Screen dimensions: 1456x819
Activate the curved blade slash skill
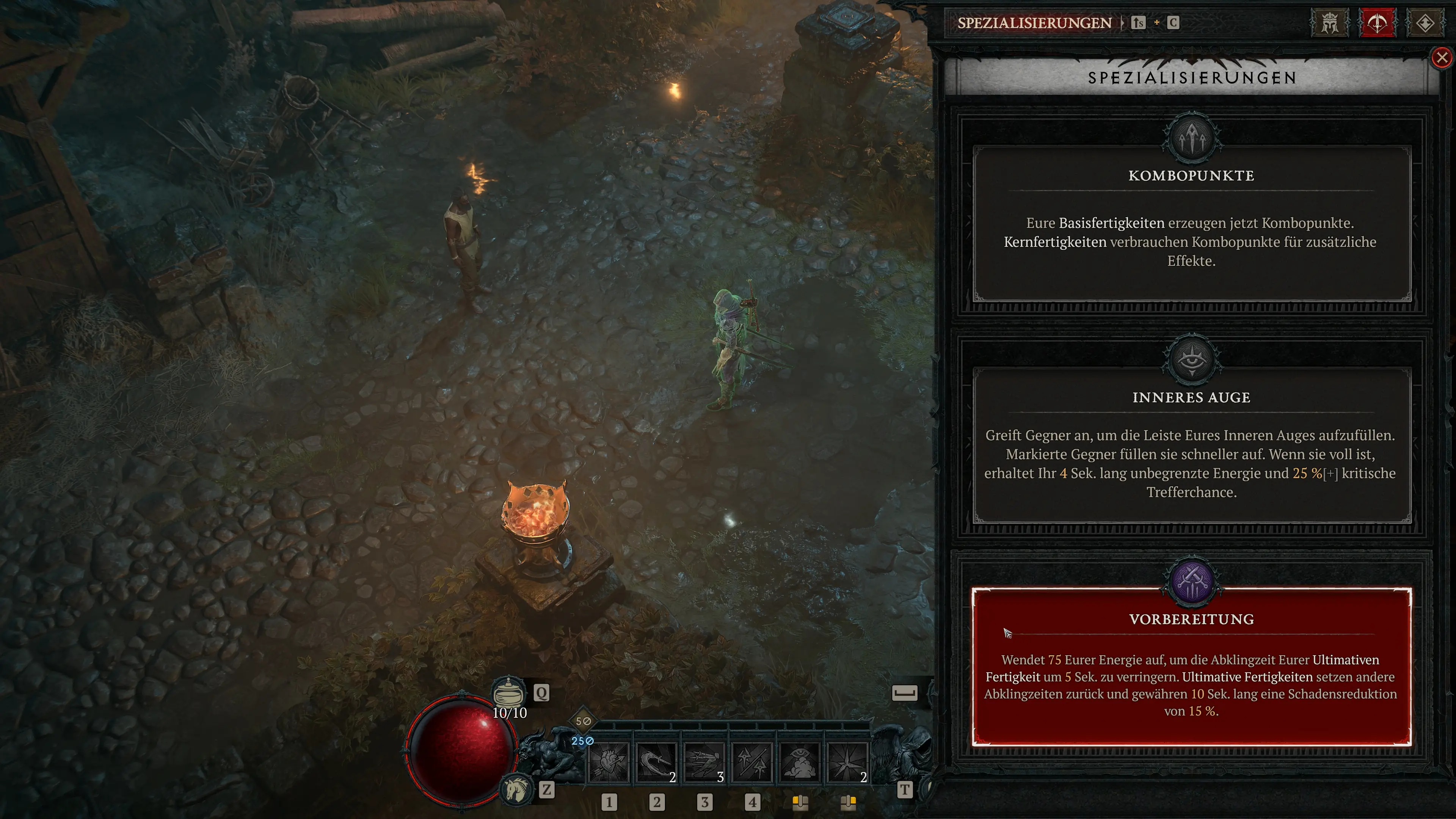(656, 763)
